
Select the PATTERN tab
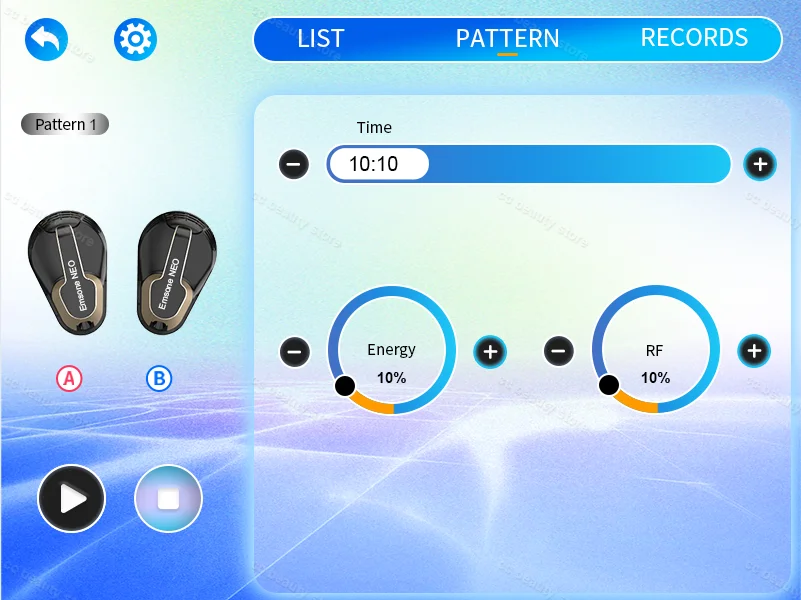507,39
